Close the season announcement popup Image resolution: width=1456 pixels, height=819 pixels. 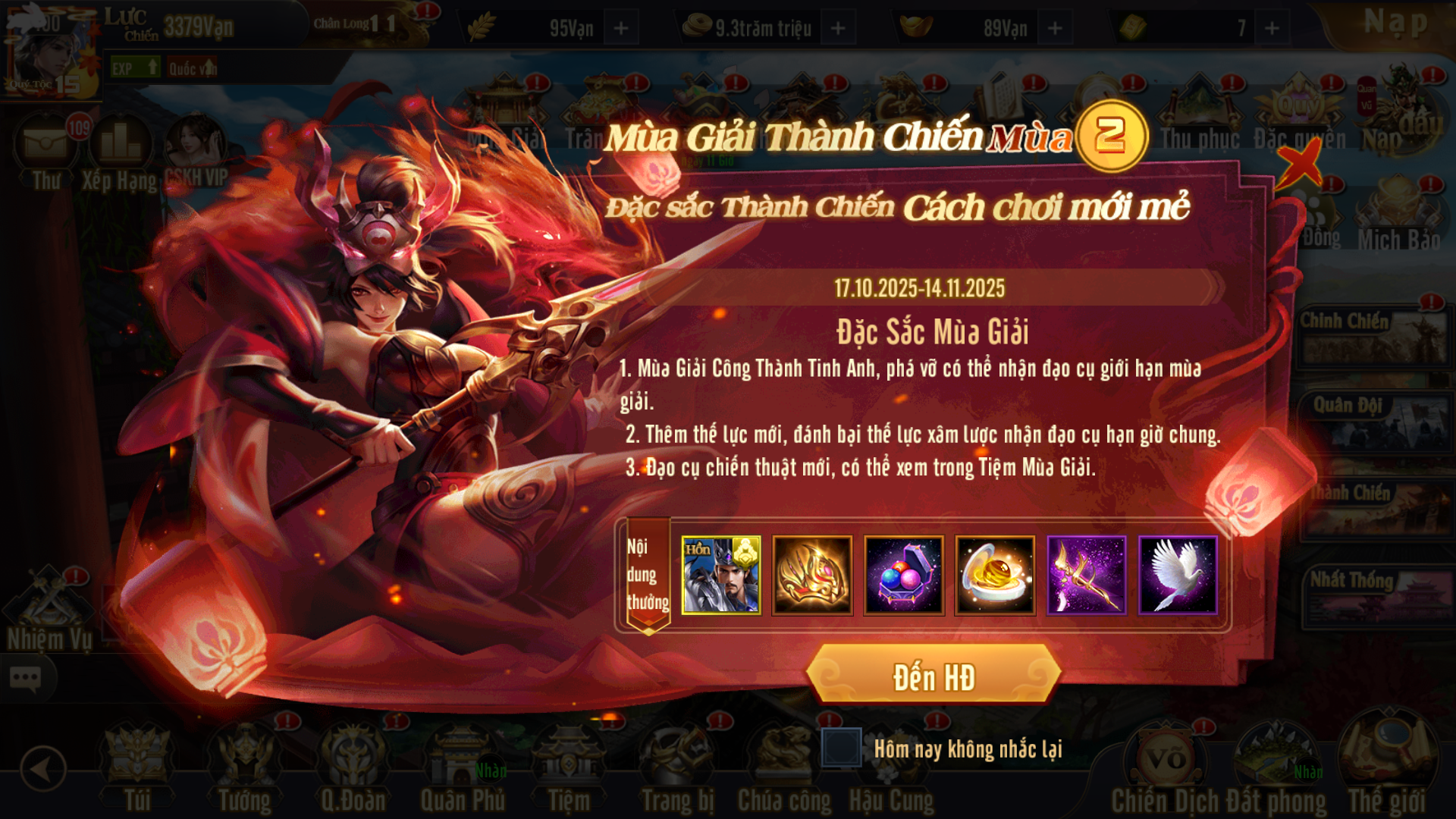[x=1301, y=163]
